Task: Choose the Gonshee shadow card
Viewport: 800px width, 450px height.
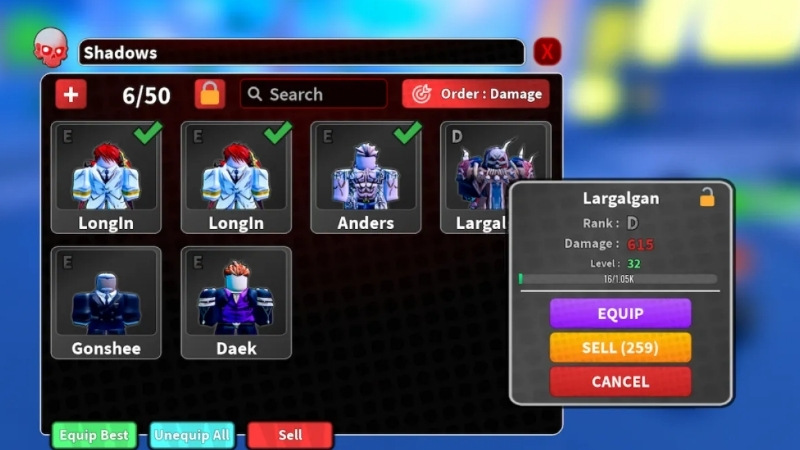Action: coord(106,302)
